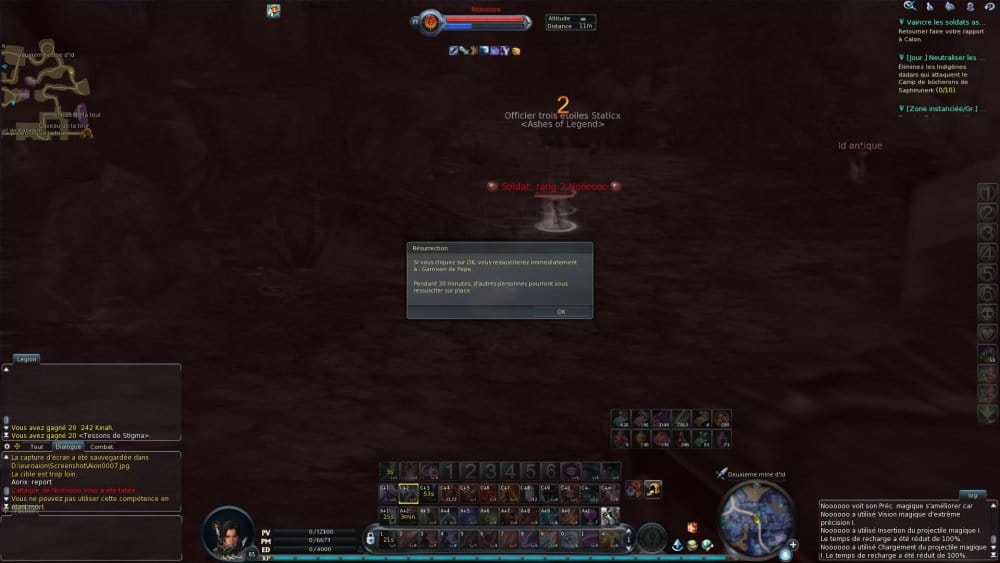Select the heart slot on the side bar
1000x563 pixels.
pos(987,333)
